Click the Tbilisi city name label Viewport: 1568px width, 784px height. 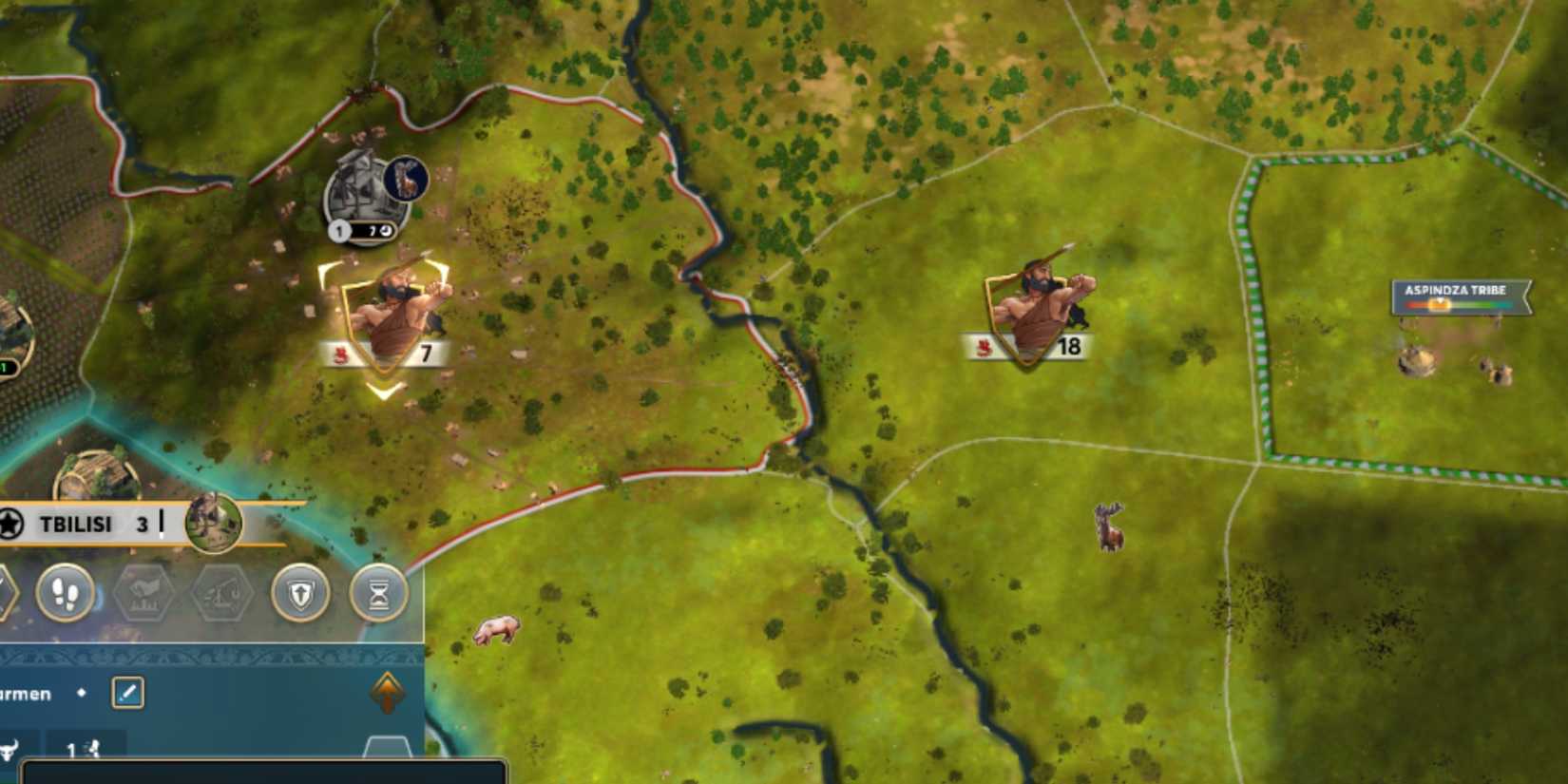[x=77, y=524]
